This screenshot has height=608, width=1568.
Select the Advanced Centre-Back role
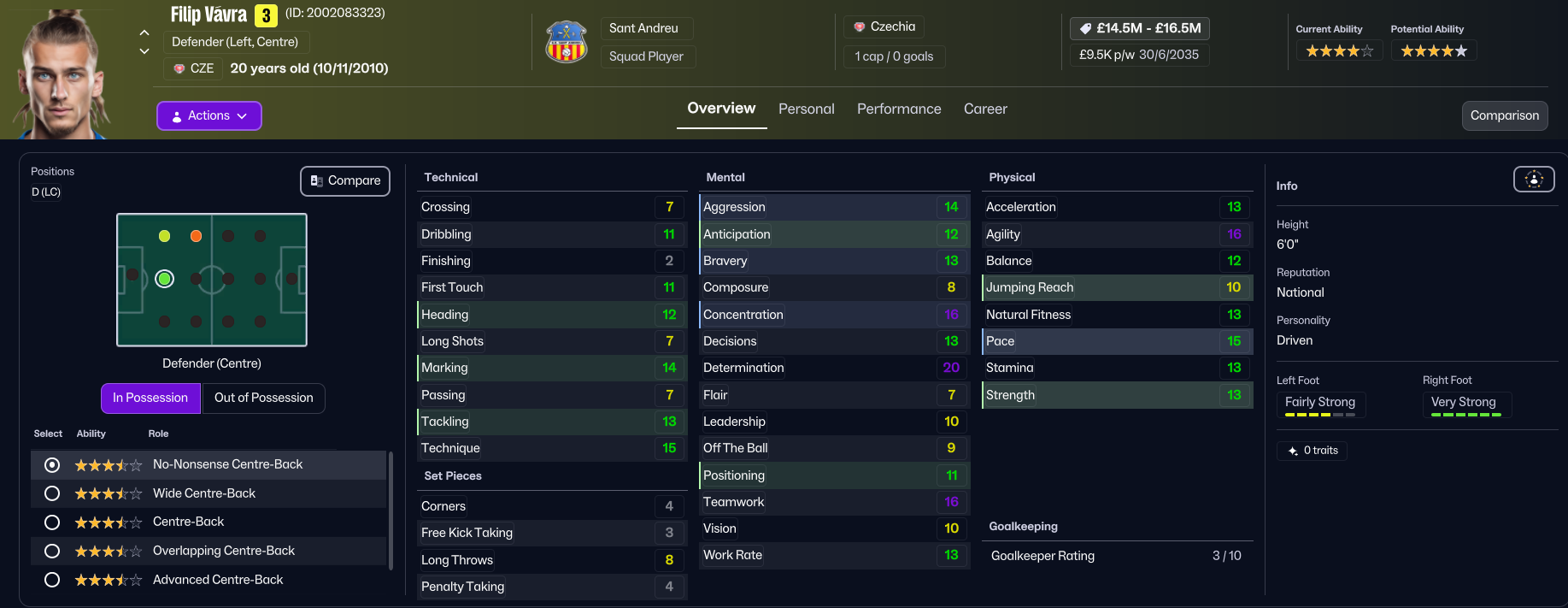[x=52, y=580]
